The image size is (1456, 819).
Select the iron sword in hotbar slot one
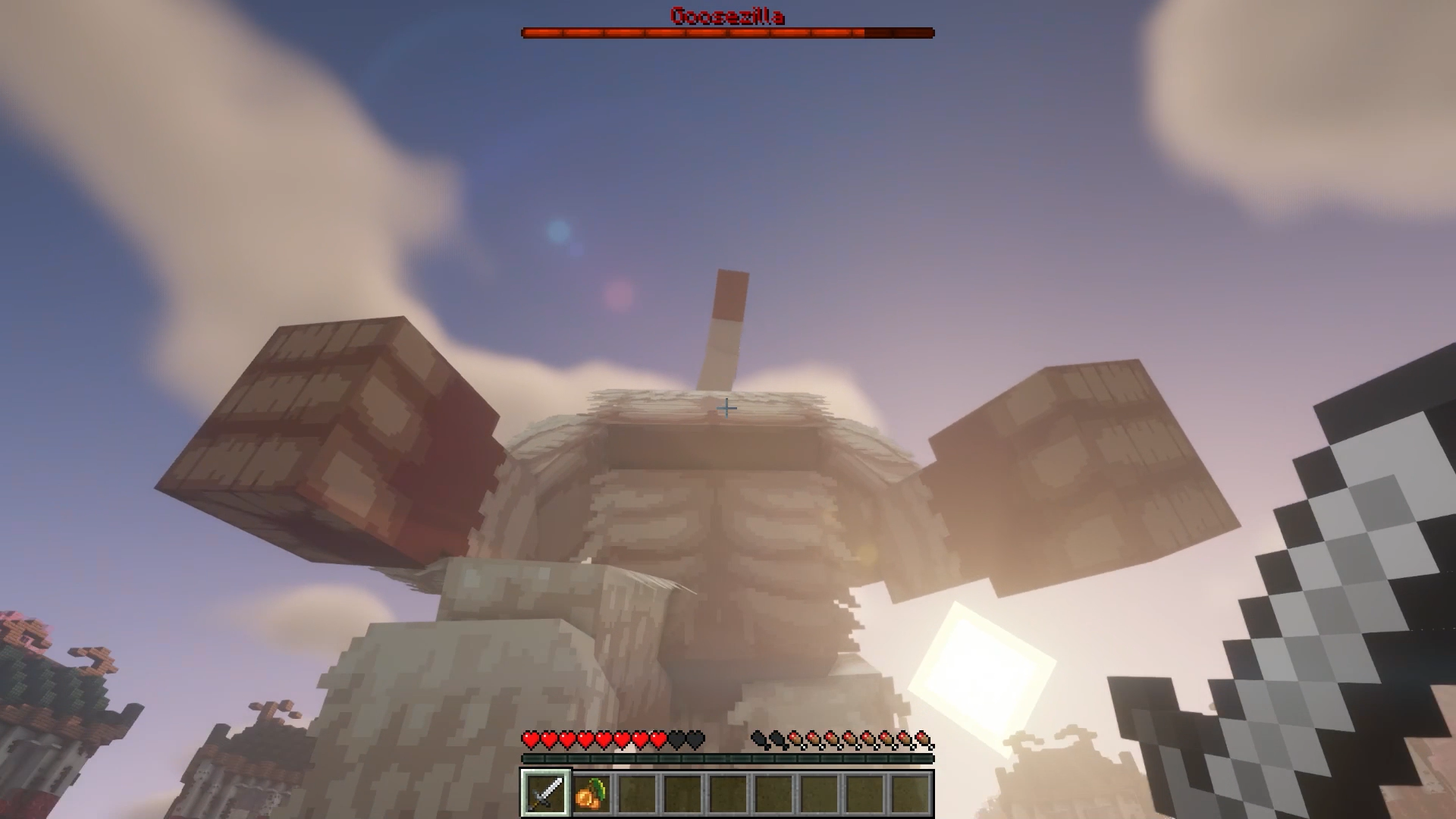click(x=544, y=793)
